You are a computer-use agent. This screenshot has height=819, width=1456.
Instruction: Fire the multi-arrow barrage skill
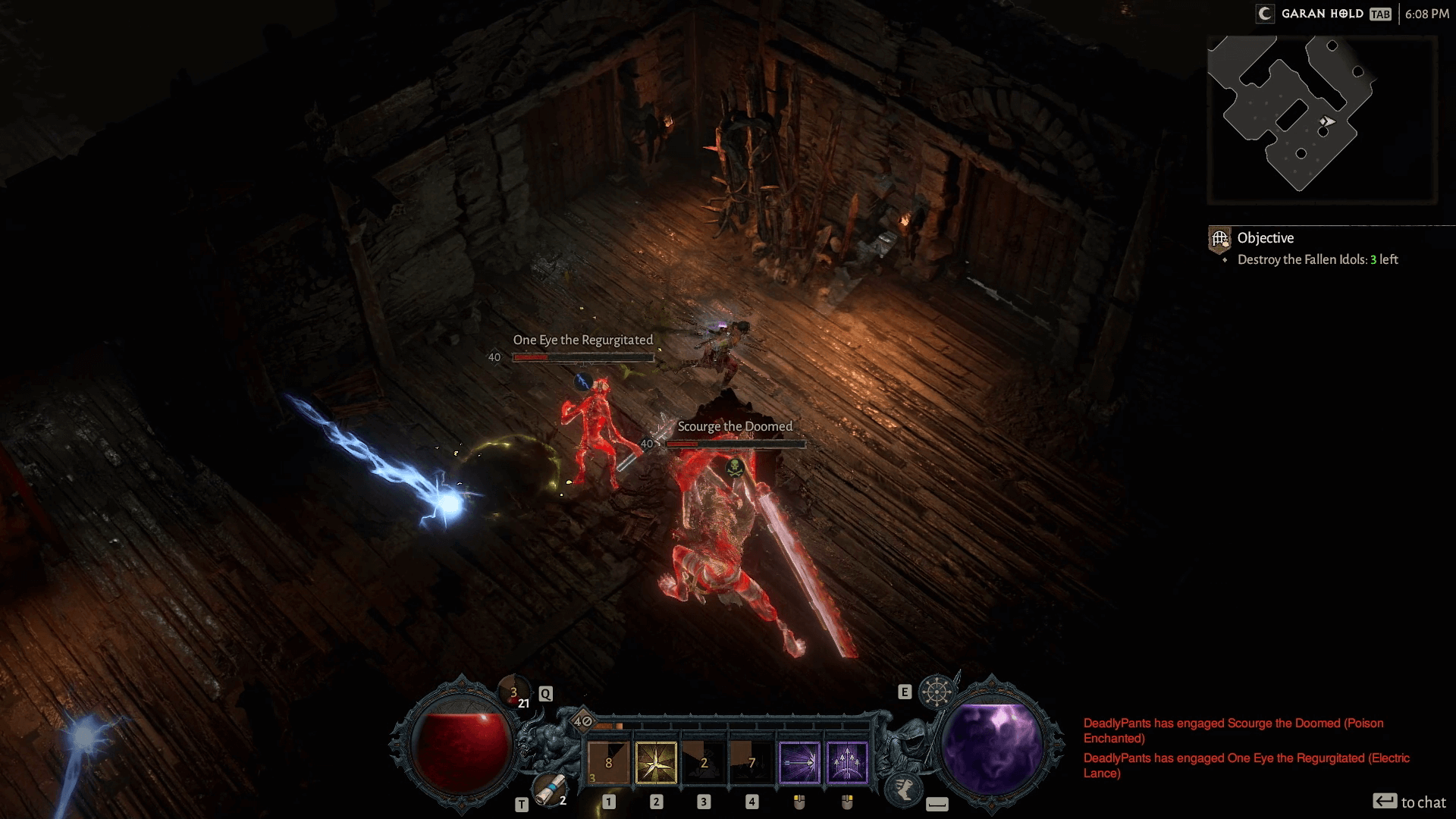click(x=846, y=762)
